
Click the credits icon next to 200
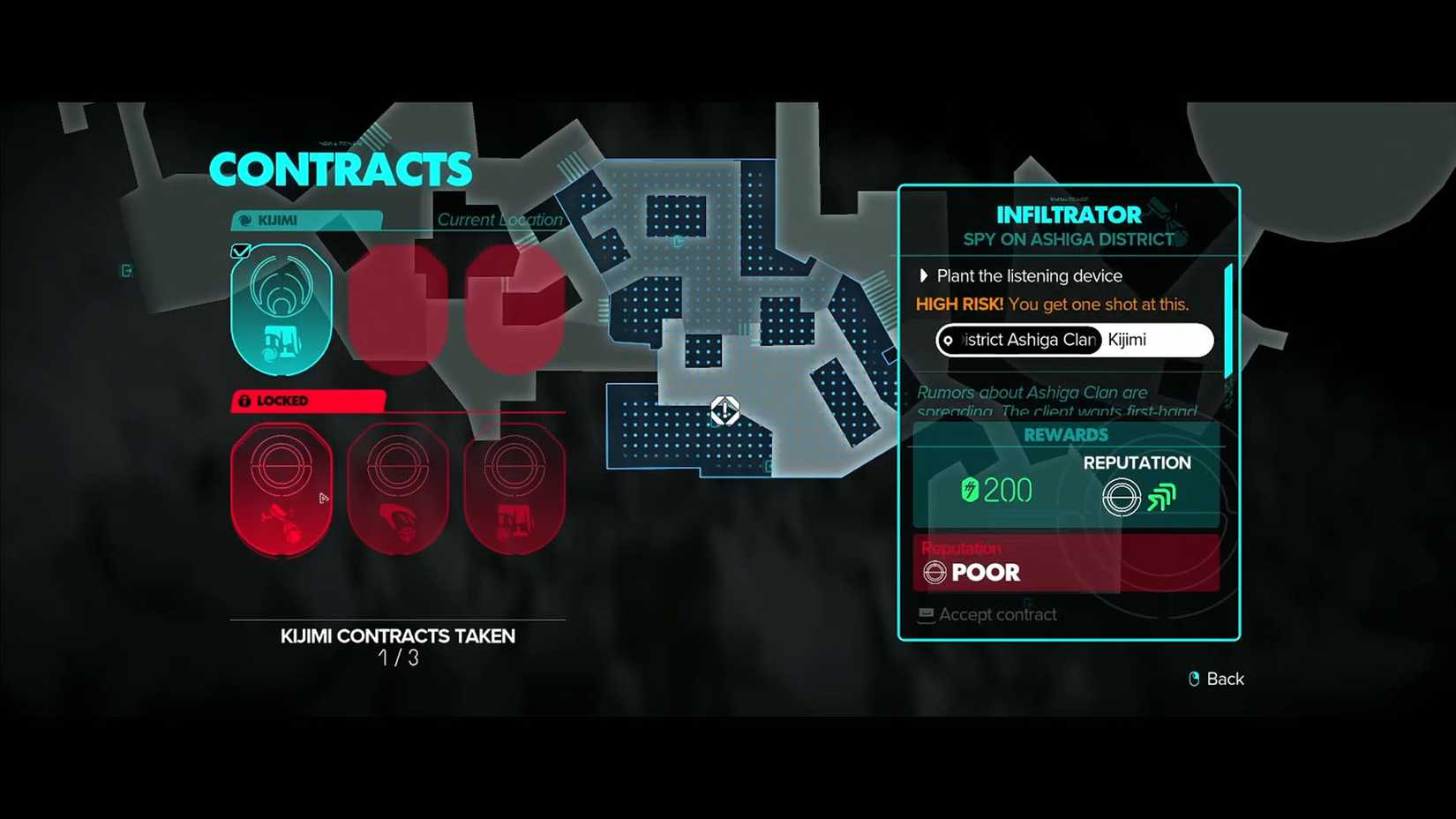(969, 489)
